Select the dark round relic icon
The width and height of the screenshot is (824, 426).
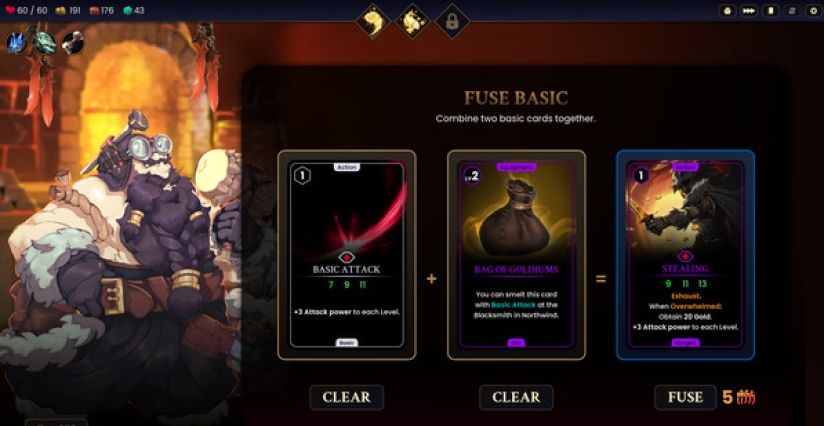(x=72, y=42)
